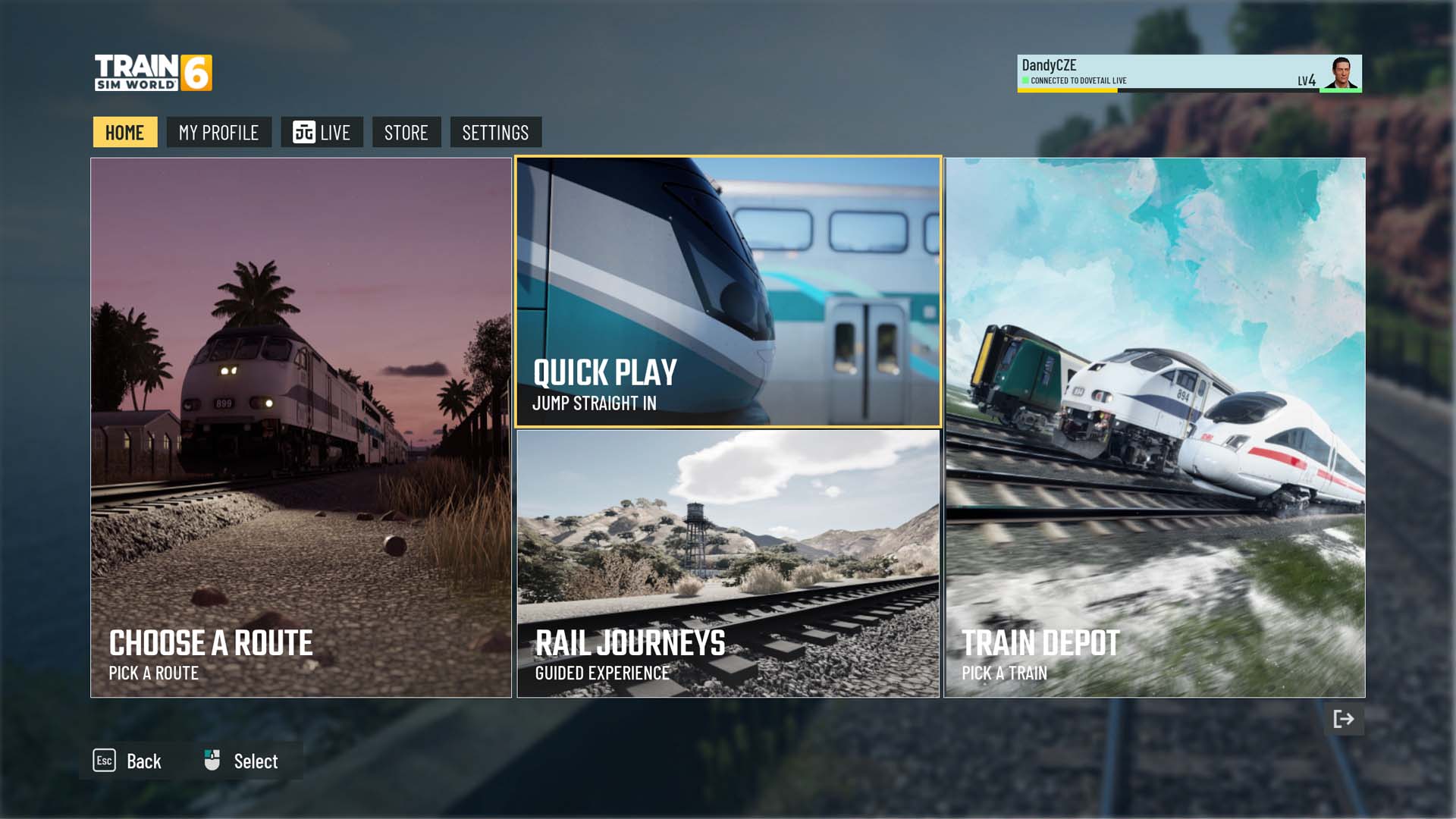Select the Choose a Route tile
Viewport: 1456px width, 819px height.
point(301,428)
